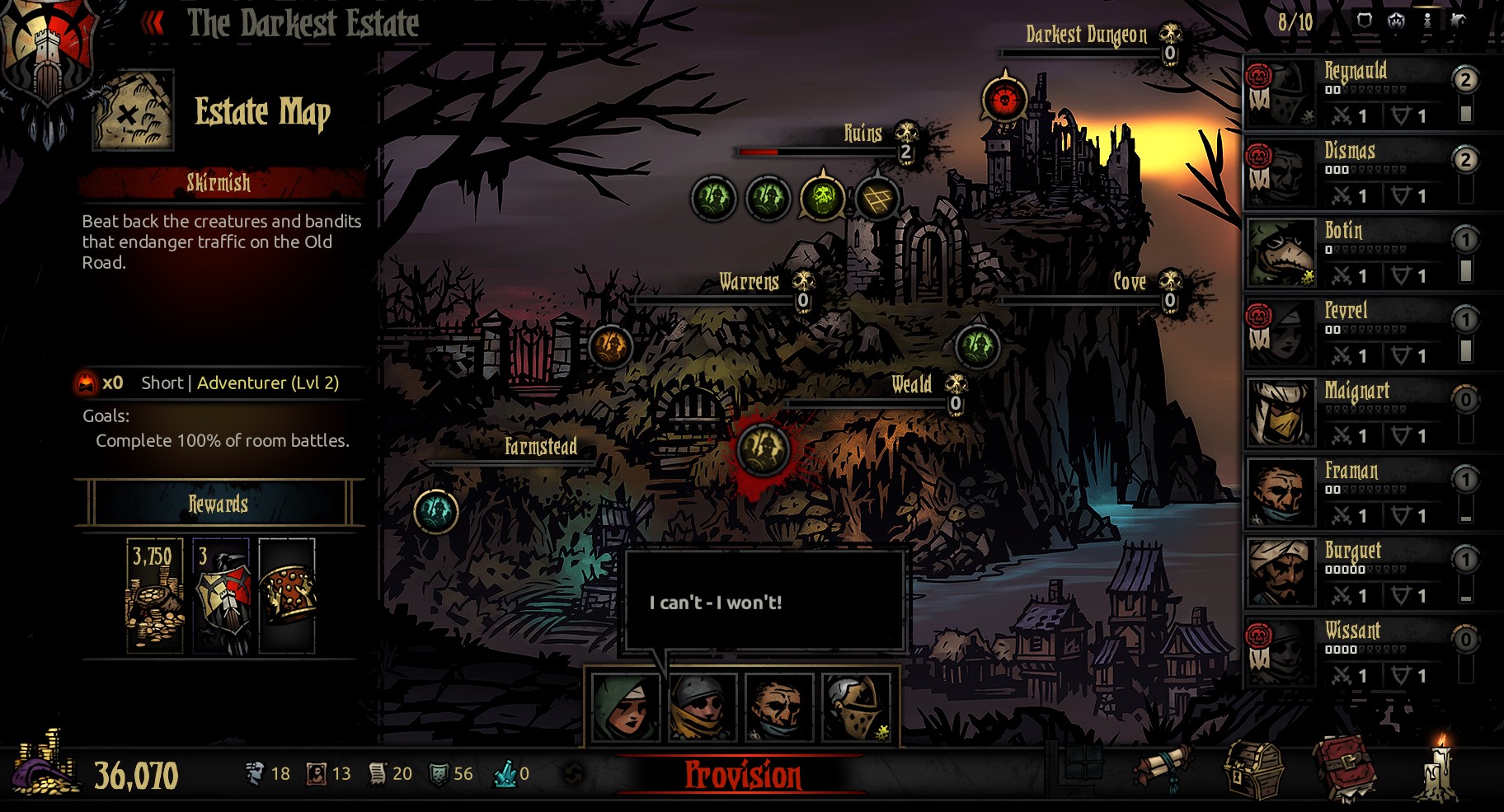Open the treasure chest inventory
The image size is (1504, 812).
(x=1254, y=771)
